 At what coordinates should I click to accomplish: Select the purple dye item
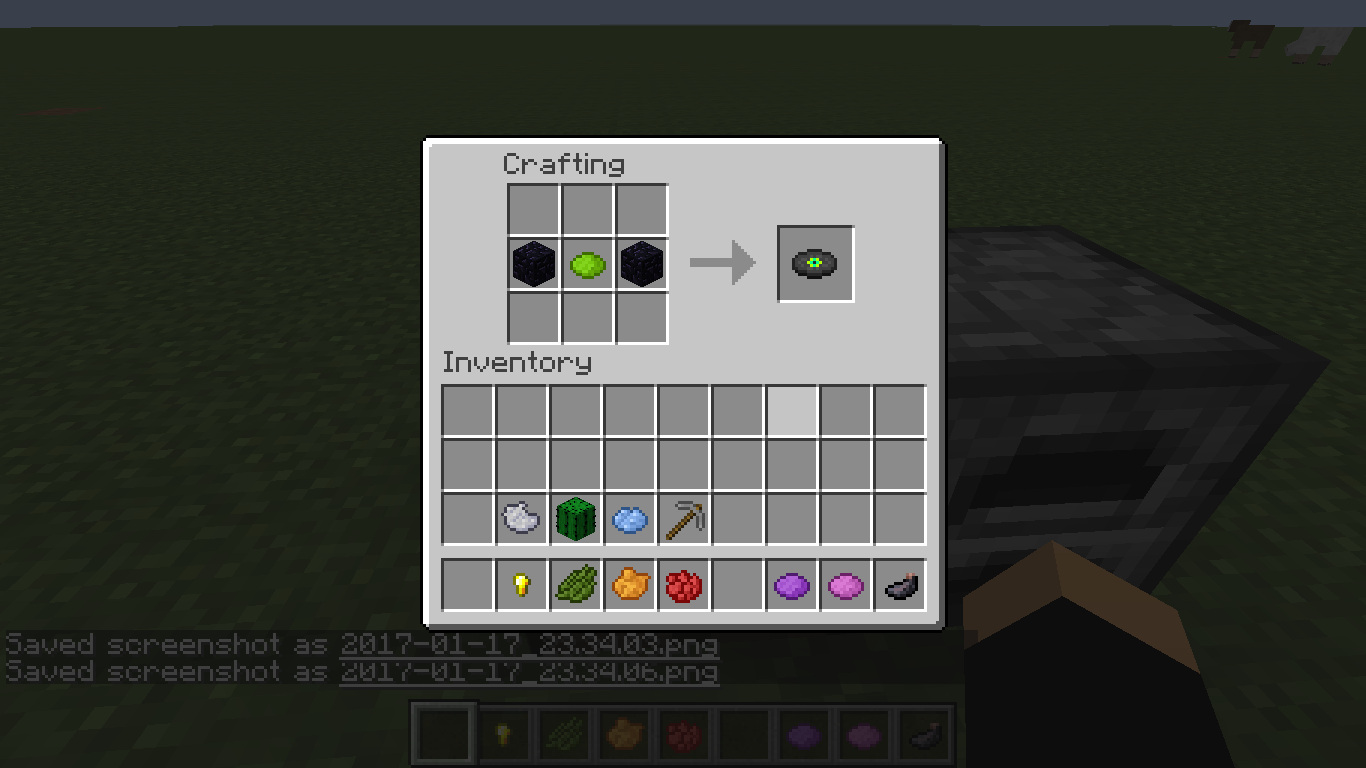click(791, 585)
